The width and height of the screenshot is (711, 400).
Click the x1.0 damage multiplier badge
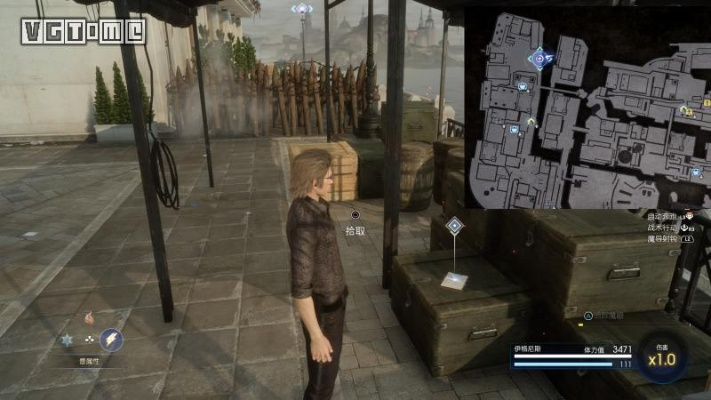pyautogui.click(x=662, y=357)
